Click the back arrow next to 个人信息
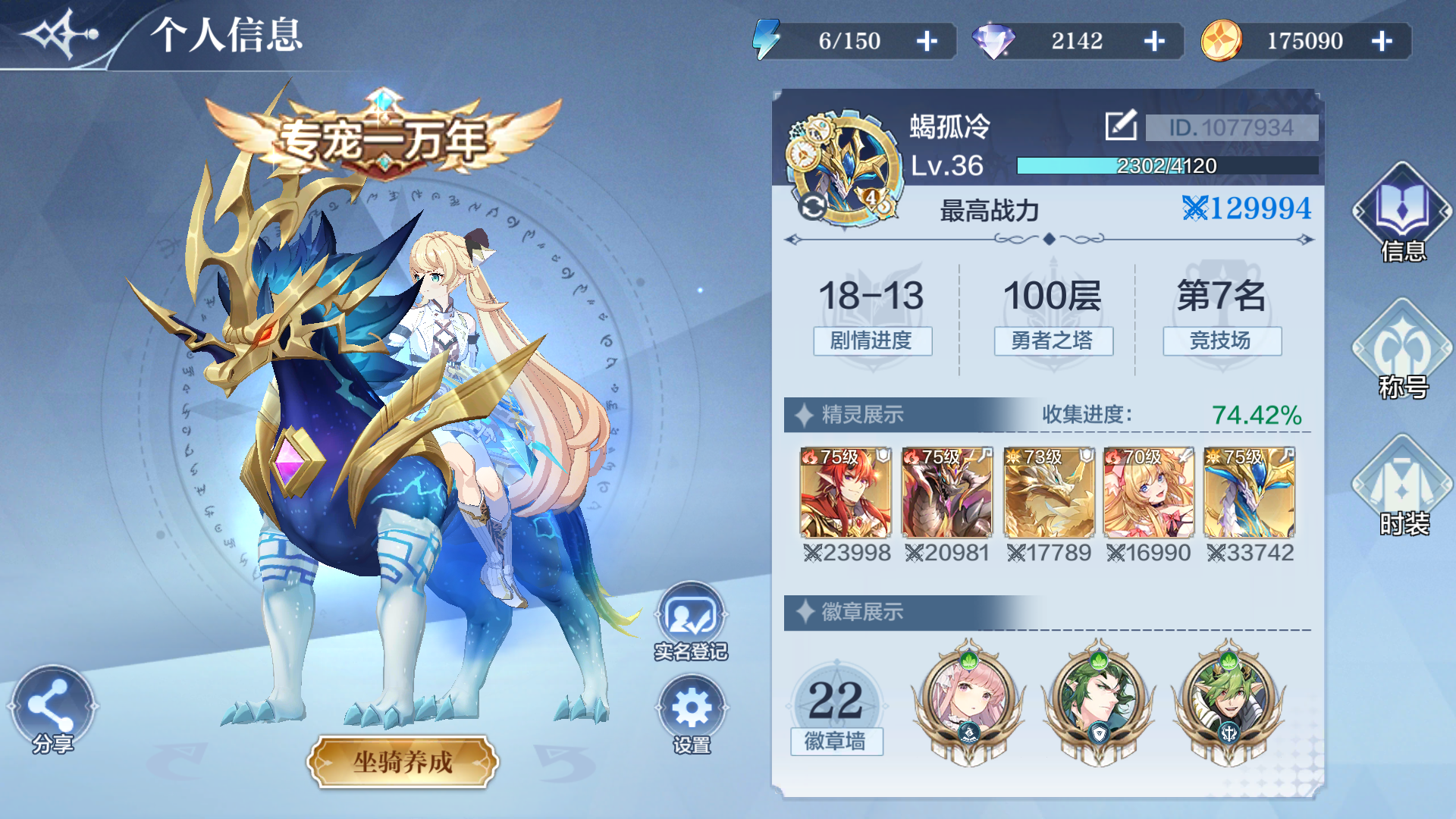The image size is (1456, 819). (x=57, y=34)
